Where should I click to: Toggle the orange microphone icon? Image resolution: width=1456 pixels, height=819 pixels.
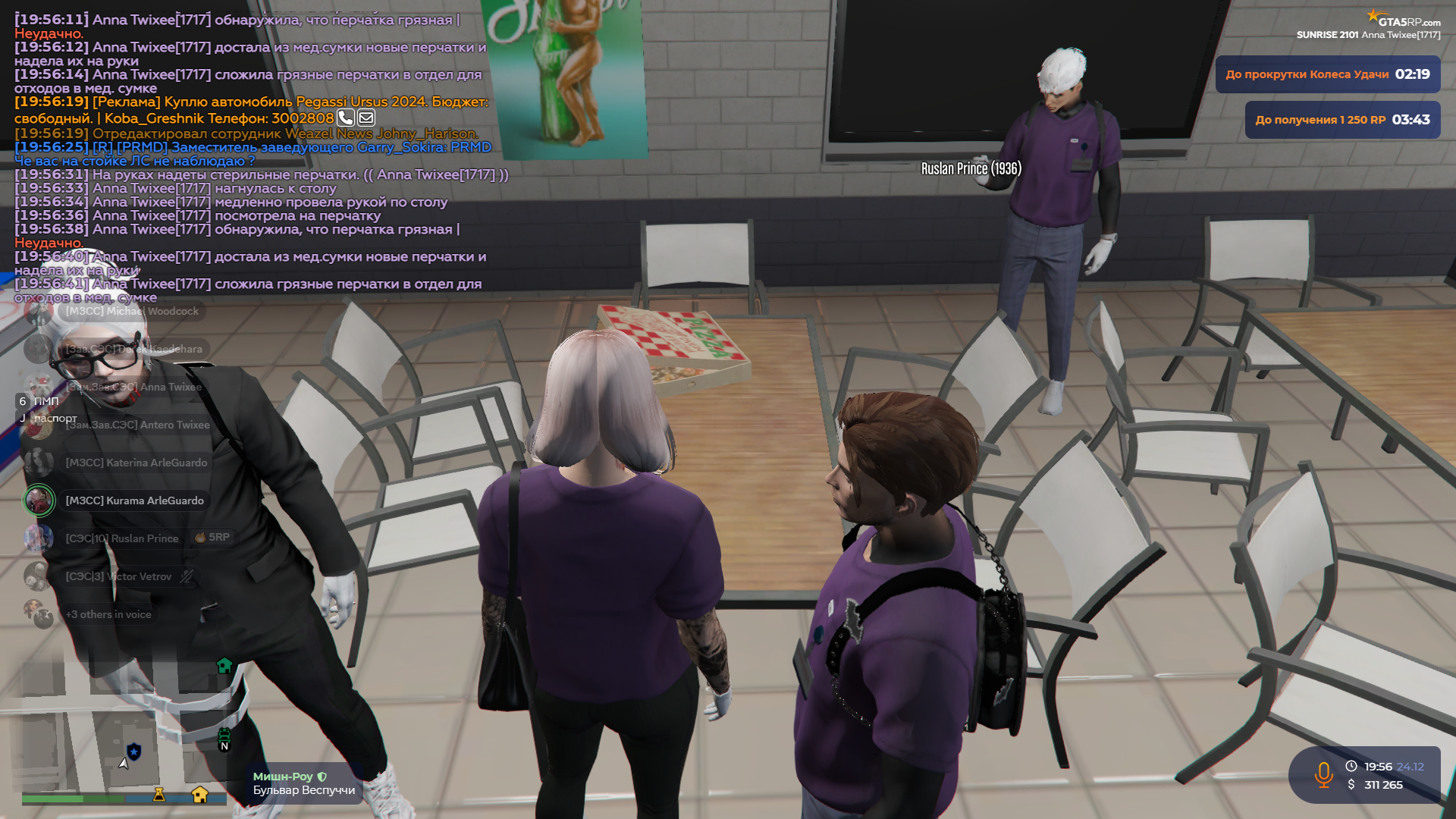pos(1324,775)
